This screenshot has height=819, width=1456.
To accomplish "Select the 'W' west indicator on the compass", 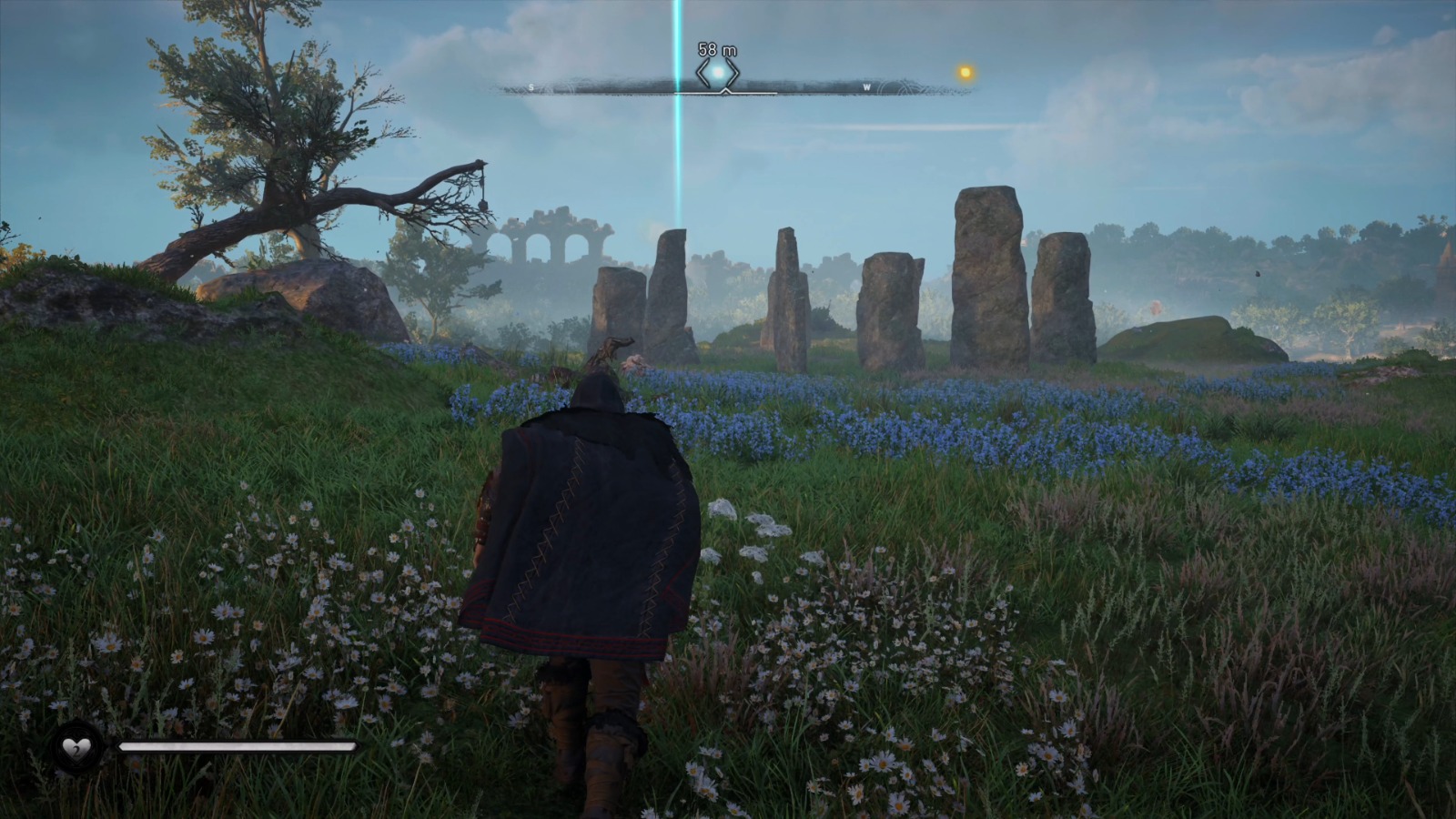I will pyautogui.click(x=867, y=86).
